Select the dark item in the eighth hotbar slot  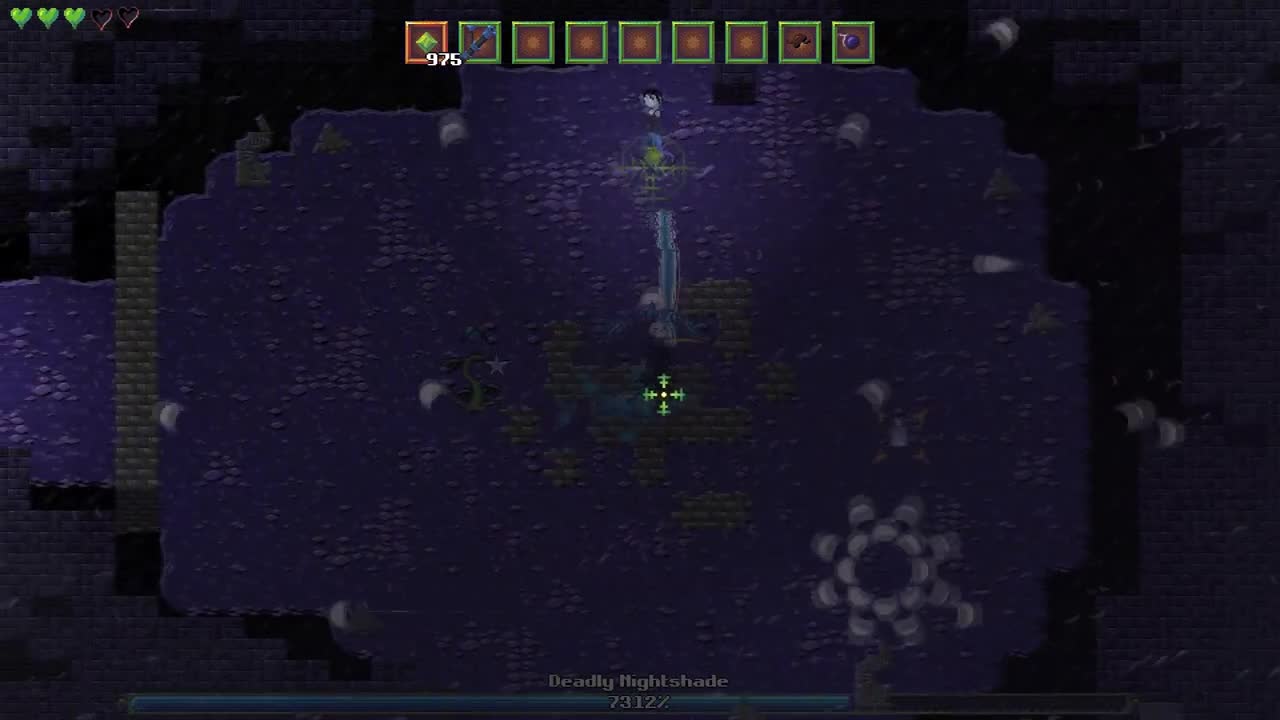[x=800, y=41]
